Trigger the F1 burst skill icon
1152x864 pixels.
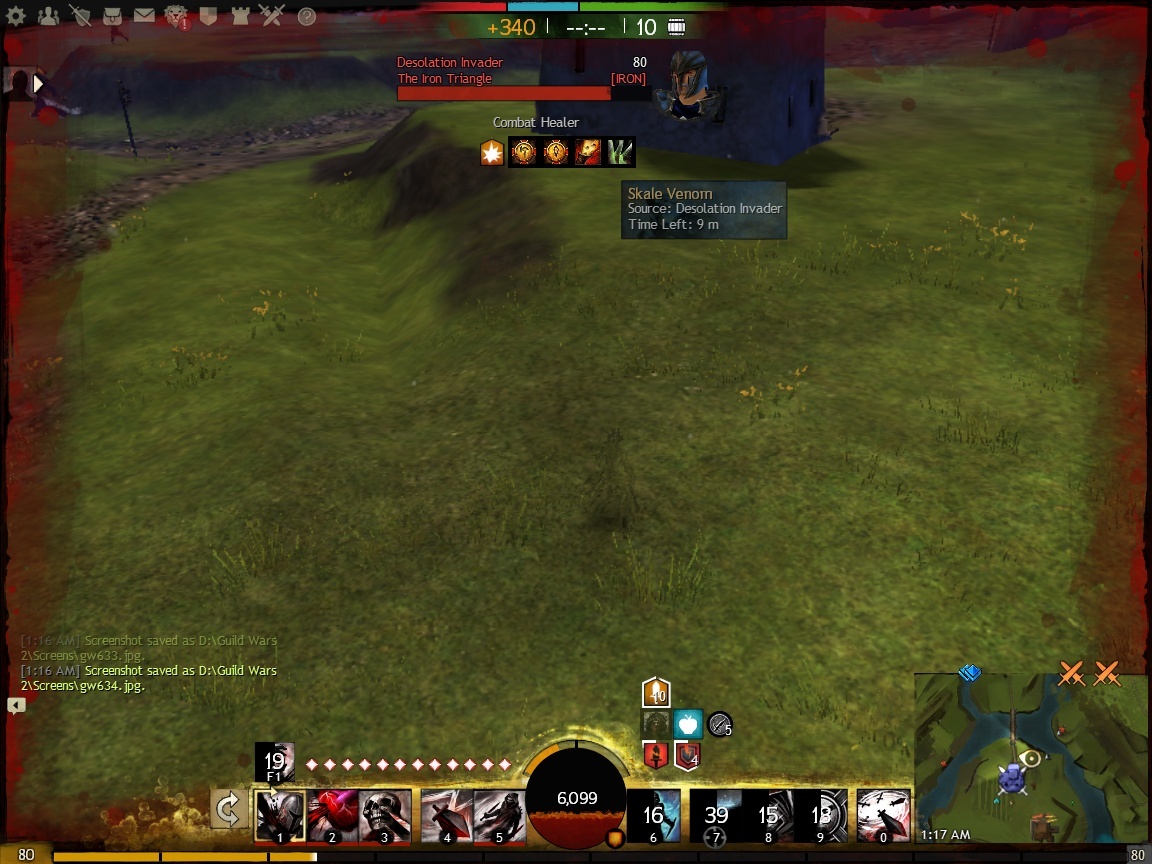click(x=275, y=761)
